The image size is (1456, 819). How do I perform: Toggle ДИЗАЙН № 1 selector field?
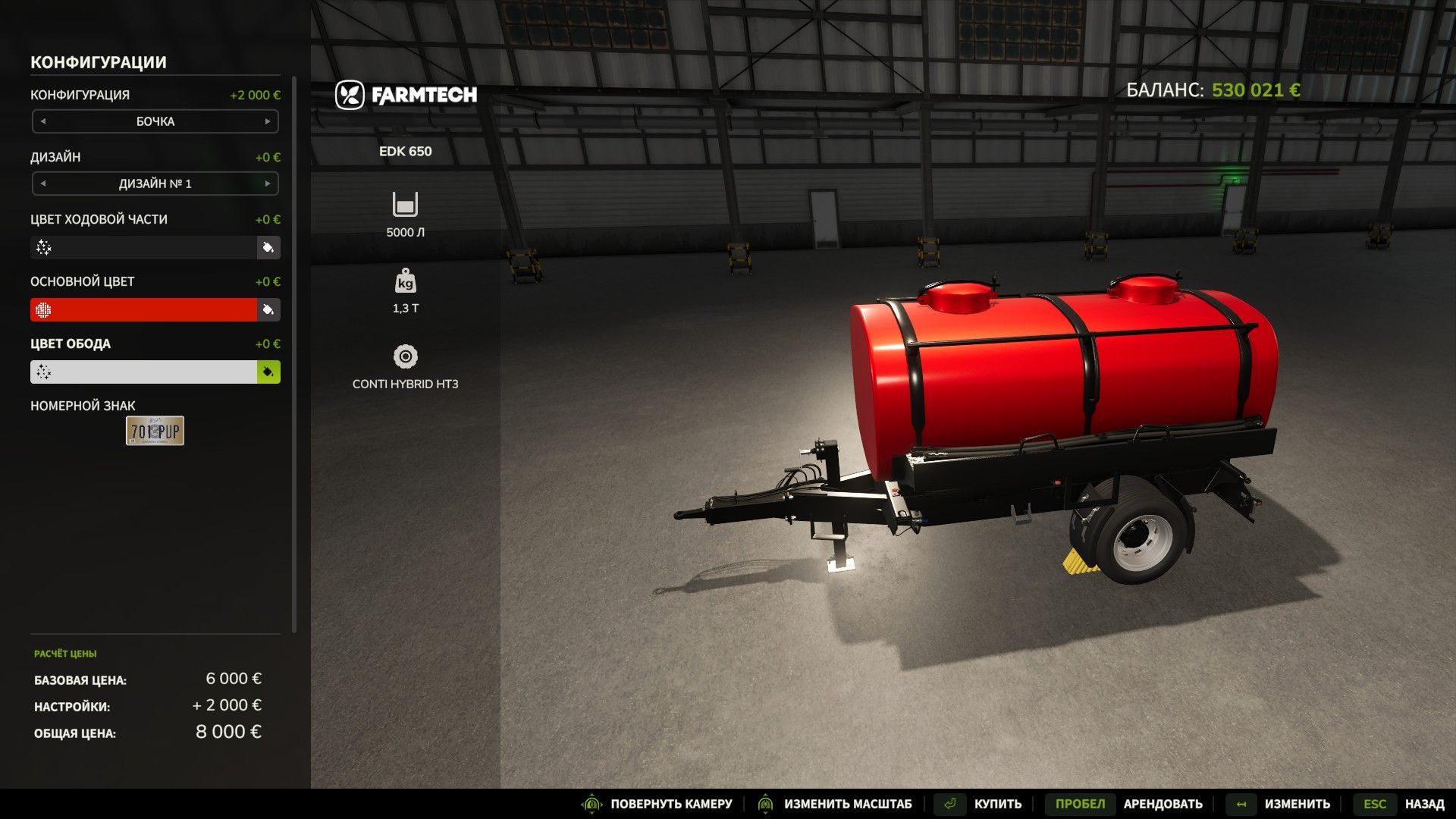(x=155, y=184)
